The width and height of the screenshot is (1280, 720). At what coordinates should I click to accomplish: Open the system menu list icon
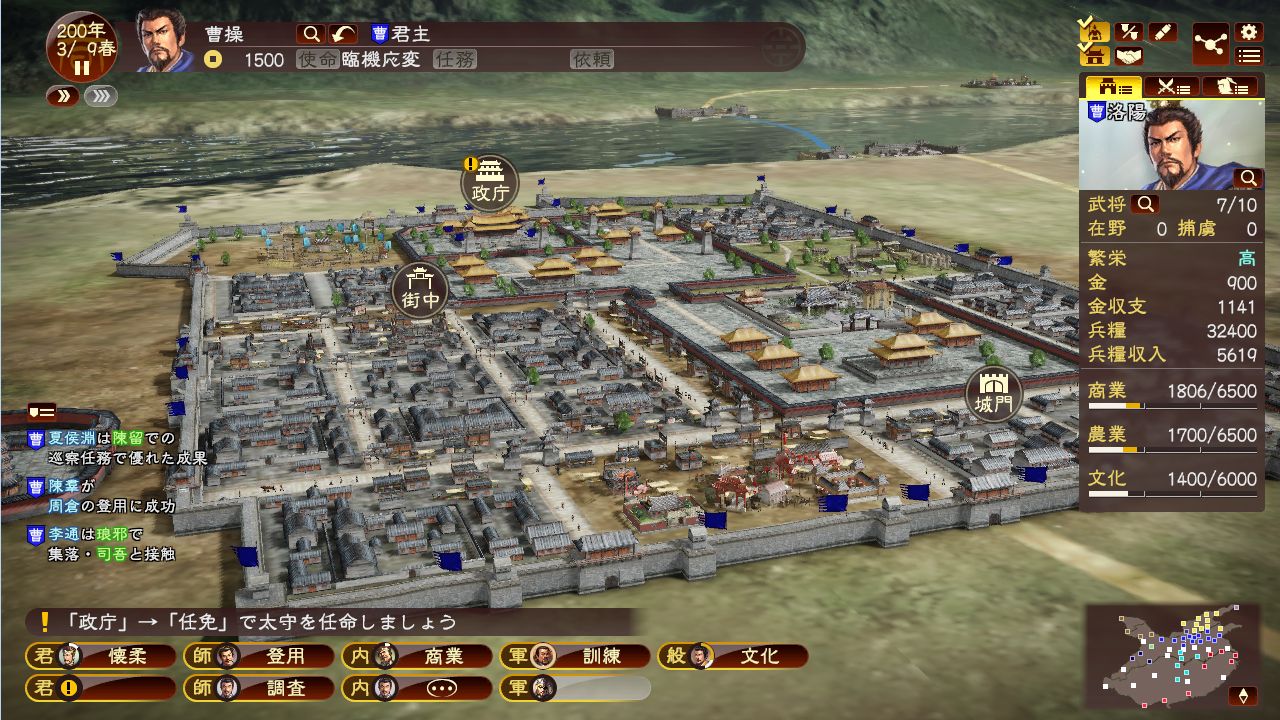pyautogui.click(x=1247, y=54)
